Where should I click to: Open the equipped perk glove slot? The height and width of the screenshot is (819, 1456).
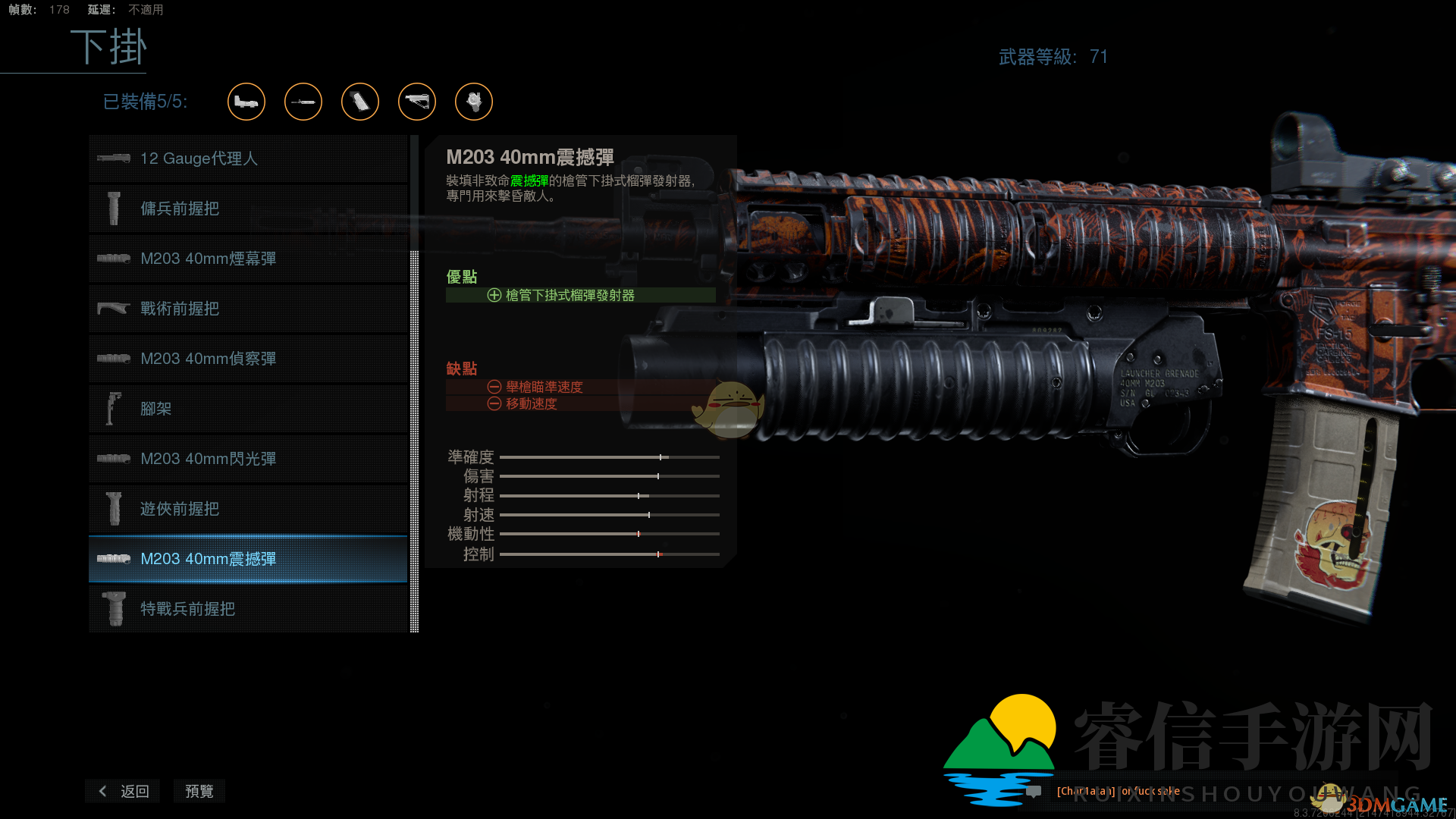tap(474, 102)
